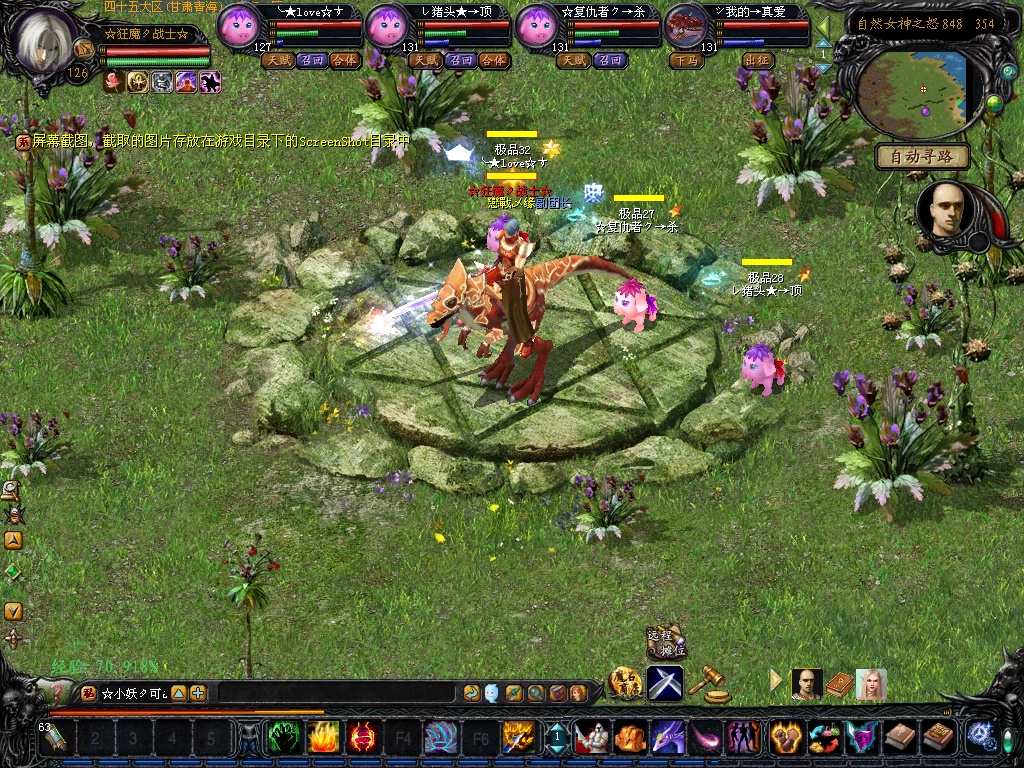Screen dimensions: 1024x768
Task: Click the blonde woman portrait above the hotbar
Action: click(x=870, y=684)
